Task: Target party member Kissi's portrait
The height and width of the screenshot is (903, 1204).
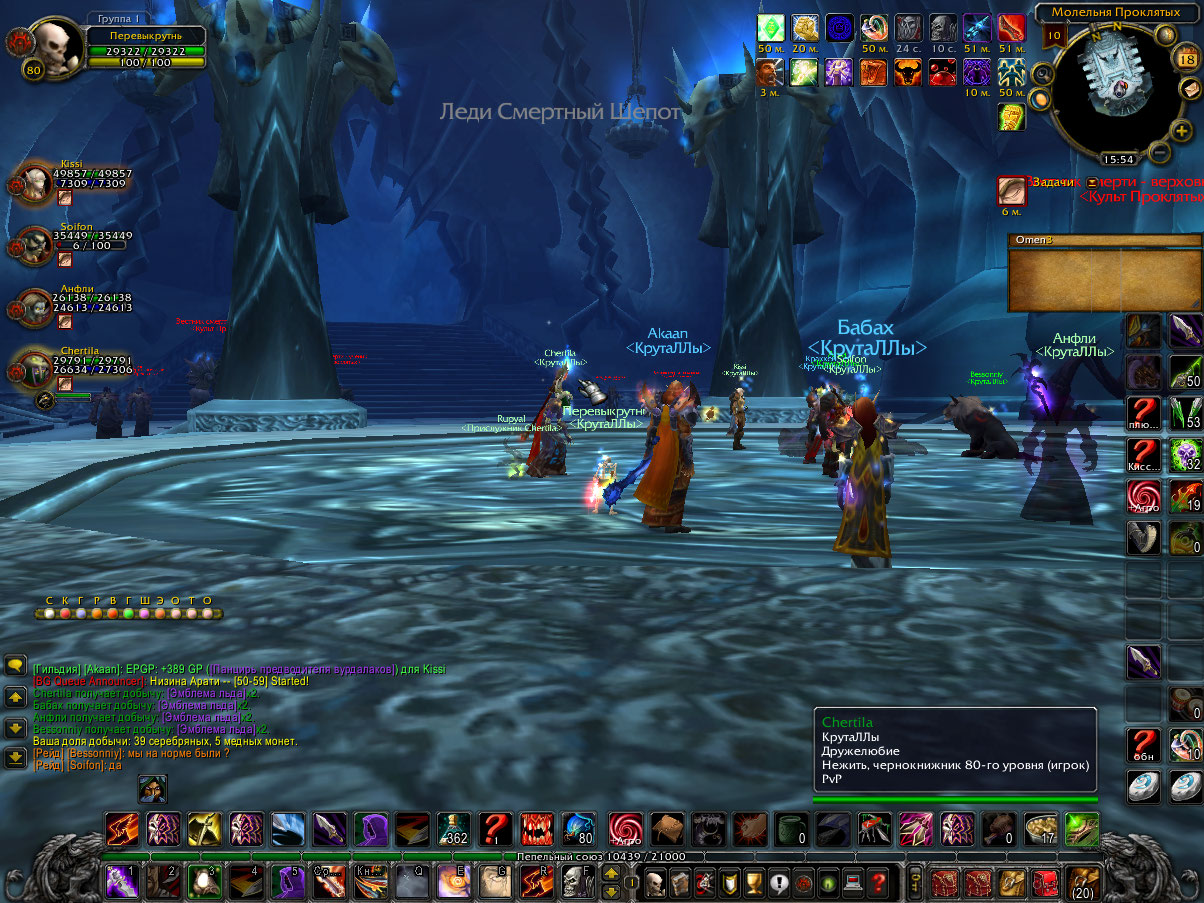Action: [32, 182]
